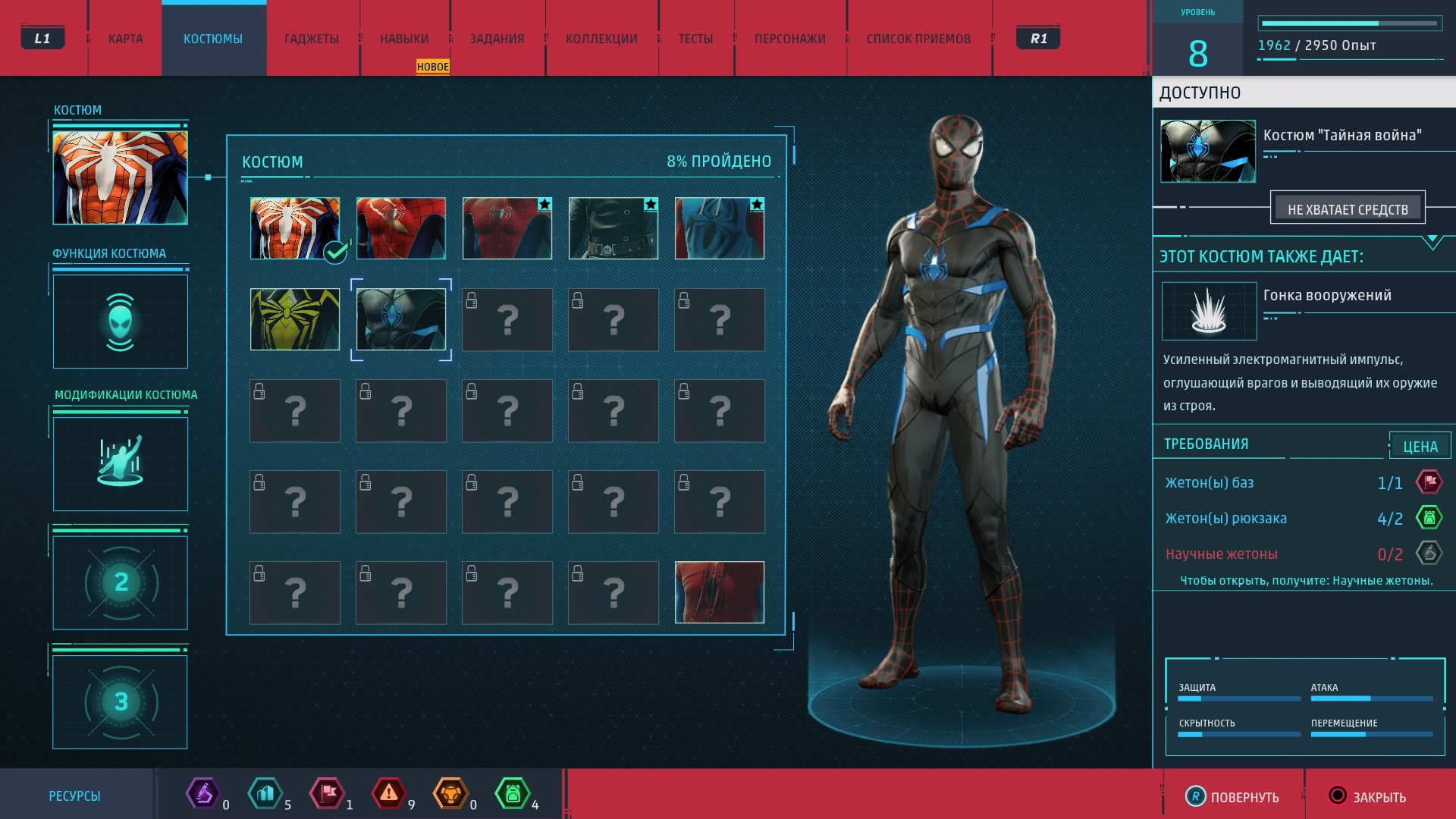The height and width of the screenshot is (819, 1456).
Task: Open the first suit modification slot
Action: click(121, 463)
